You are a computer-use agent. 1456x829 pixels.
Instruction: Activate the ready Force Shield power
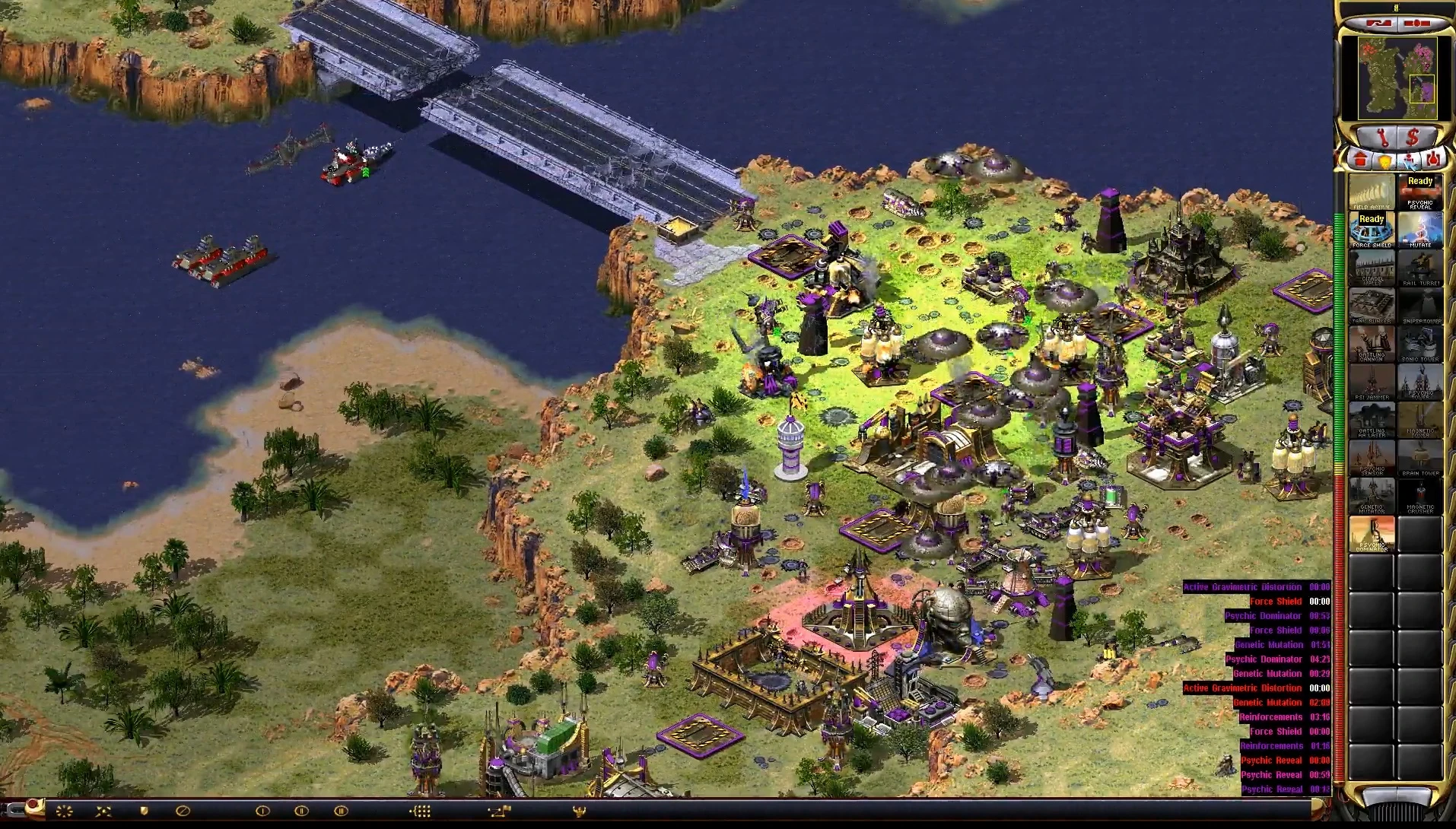click(x=1372, y=230)
